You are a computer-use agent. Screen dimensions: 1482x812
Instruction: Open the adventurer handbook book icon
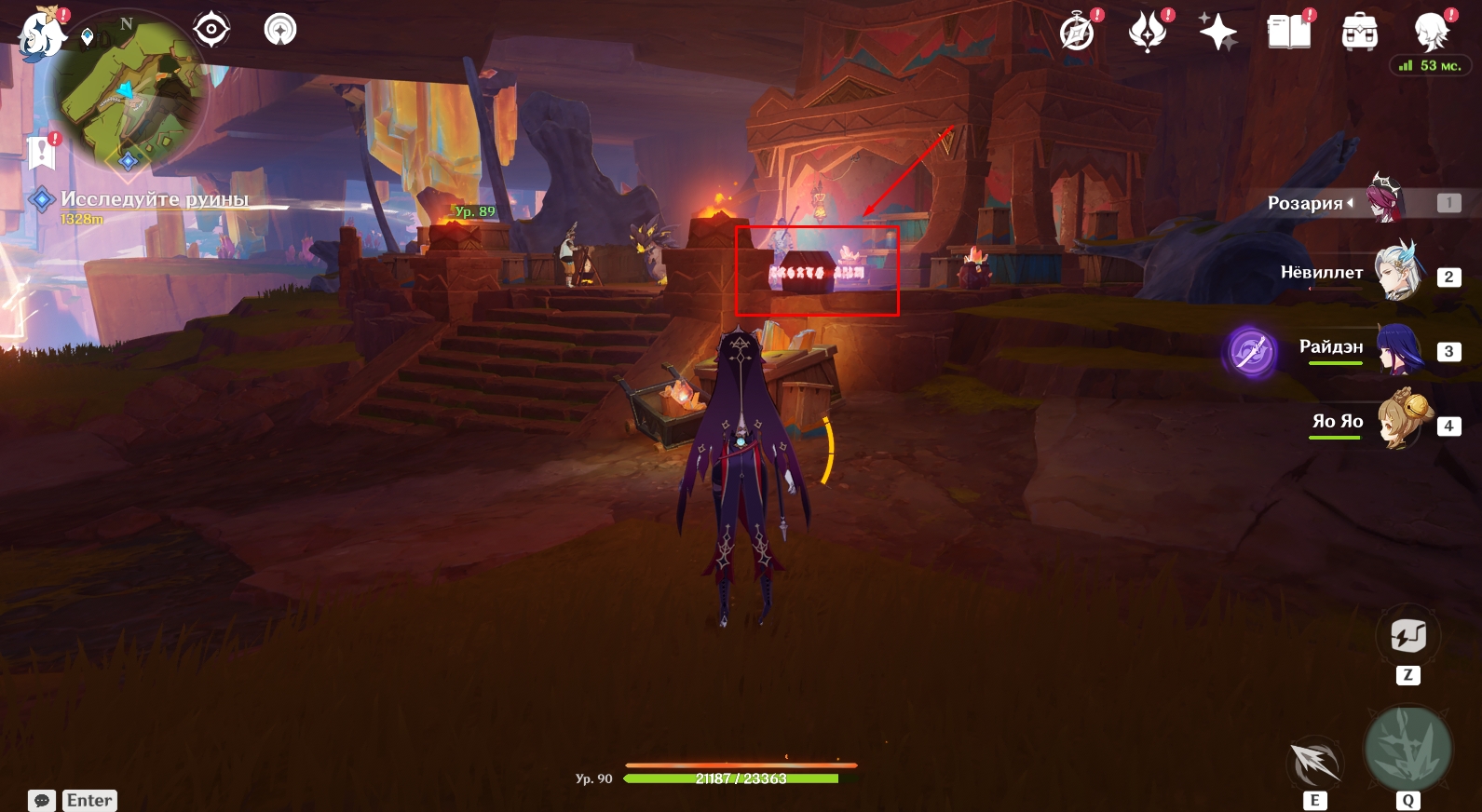pos(1288,33)
